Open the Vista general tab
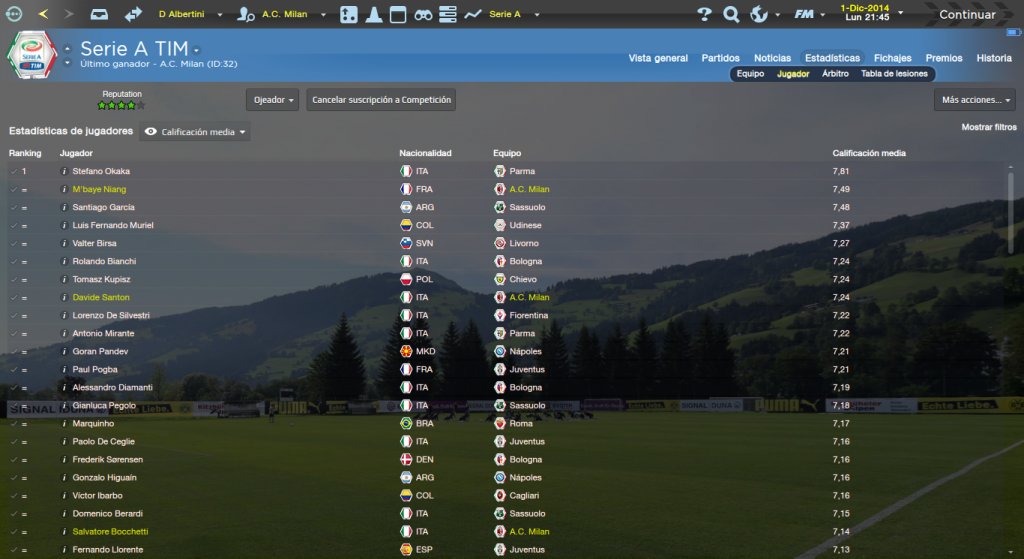The height and width of the screenshot is (559, 1024). pos(658,58)
